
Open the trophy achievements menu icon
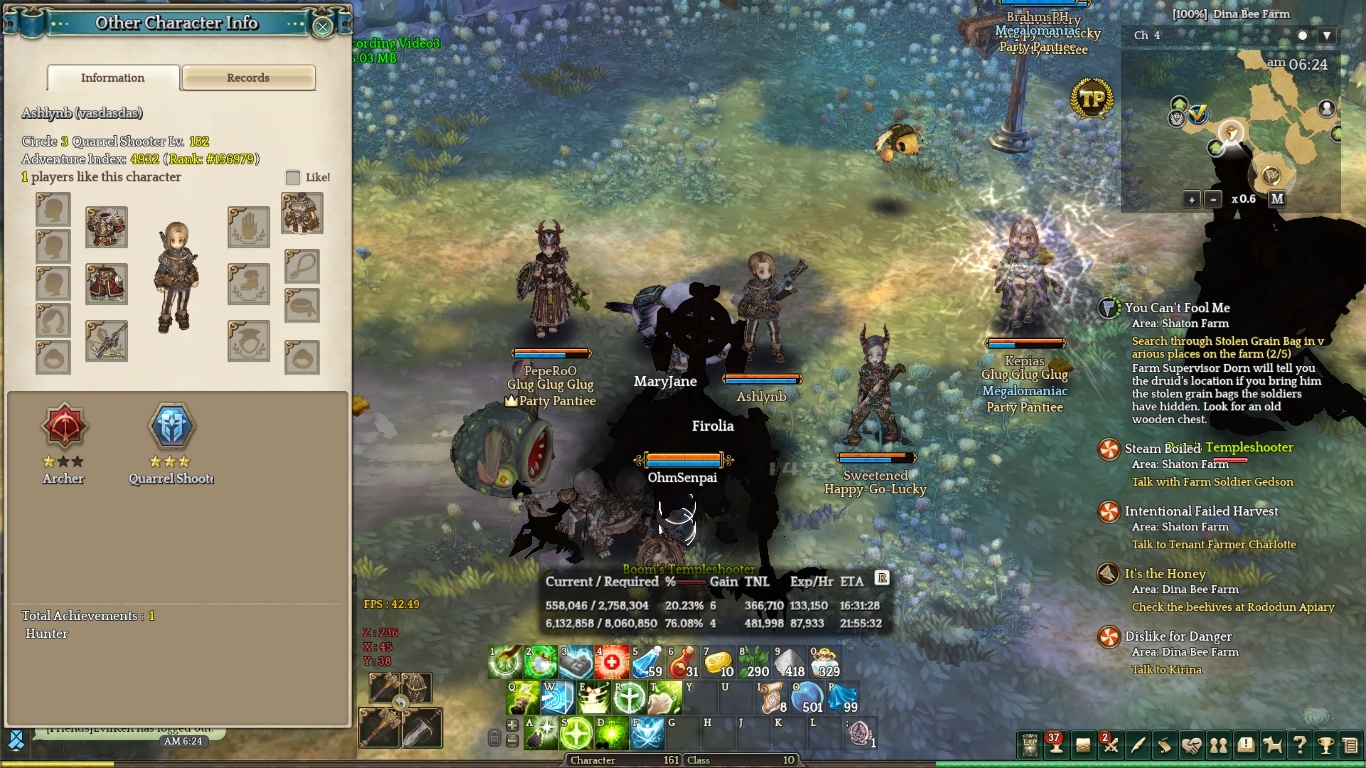(1325, 745)
